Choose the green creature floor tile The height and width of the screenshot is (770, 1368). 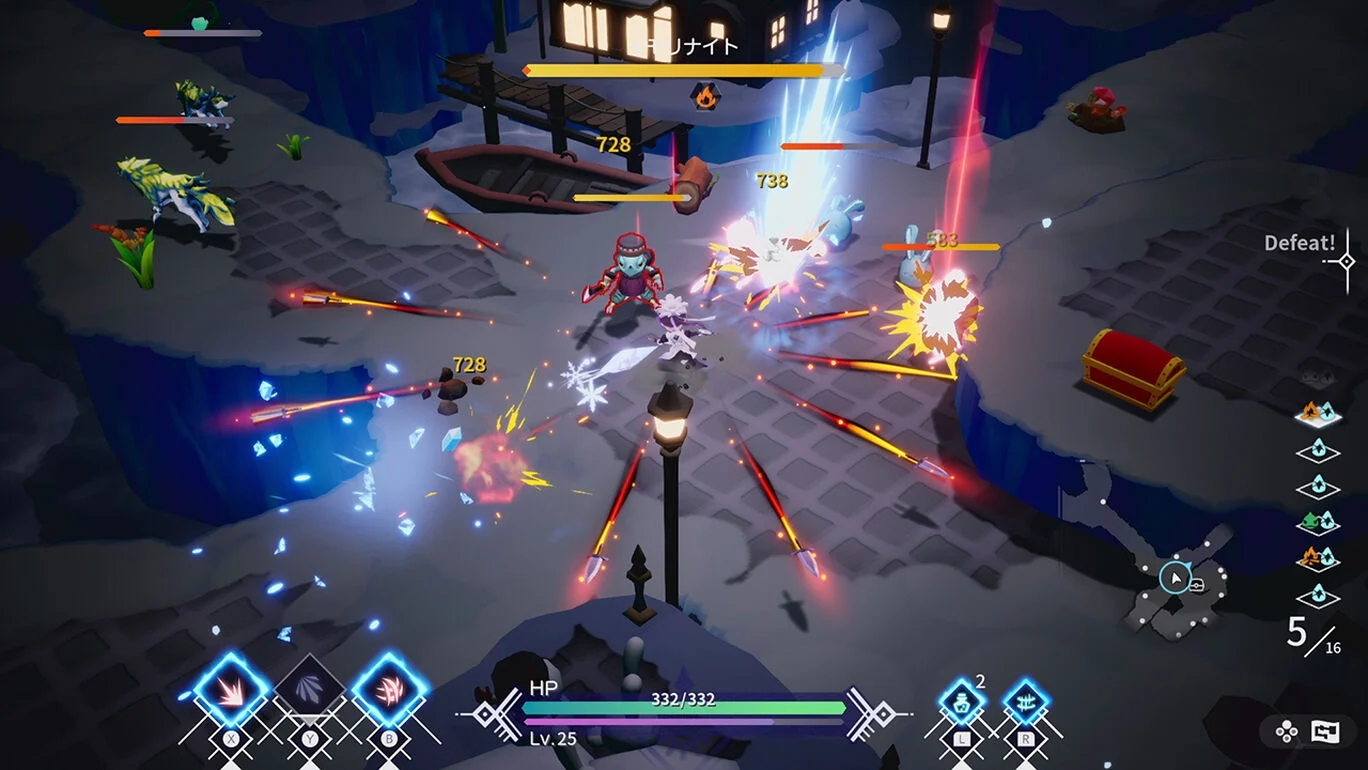click(1317, 522)
